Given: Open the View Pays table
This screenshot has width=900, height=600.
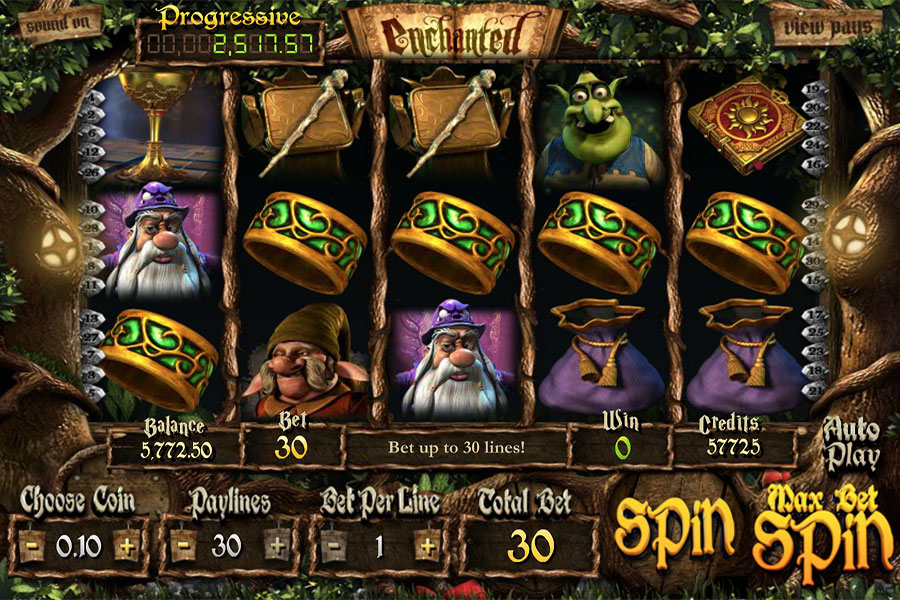Looking at the screenshot, I should point(827,26).
